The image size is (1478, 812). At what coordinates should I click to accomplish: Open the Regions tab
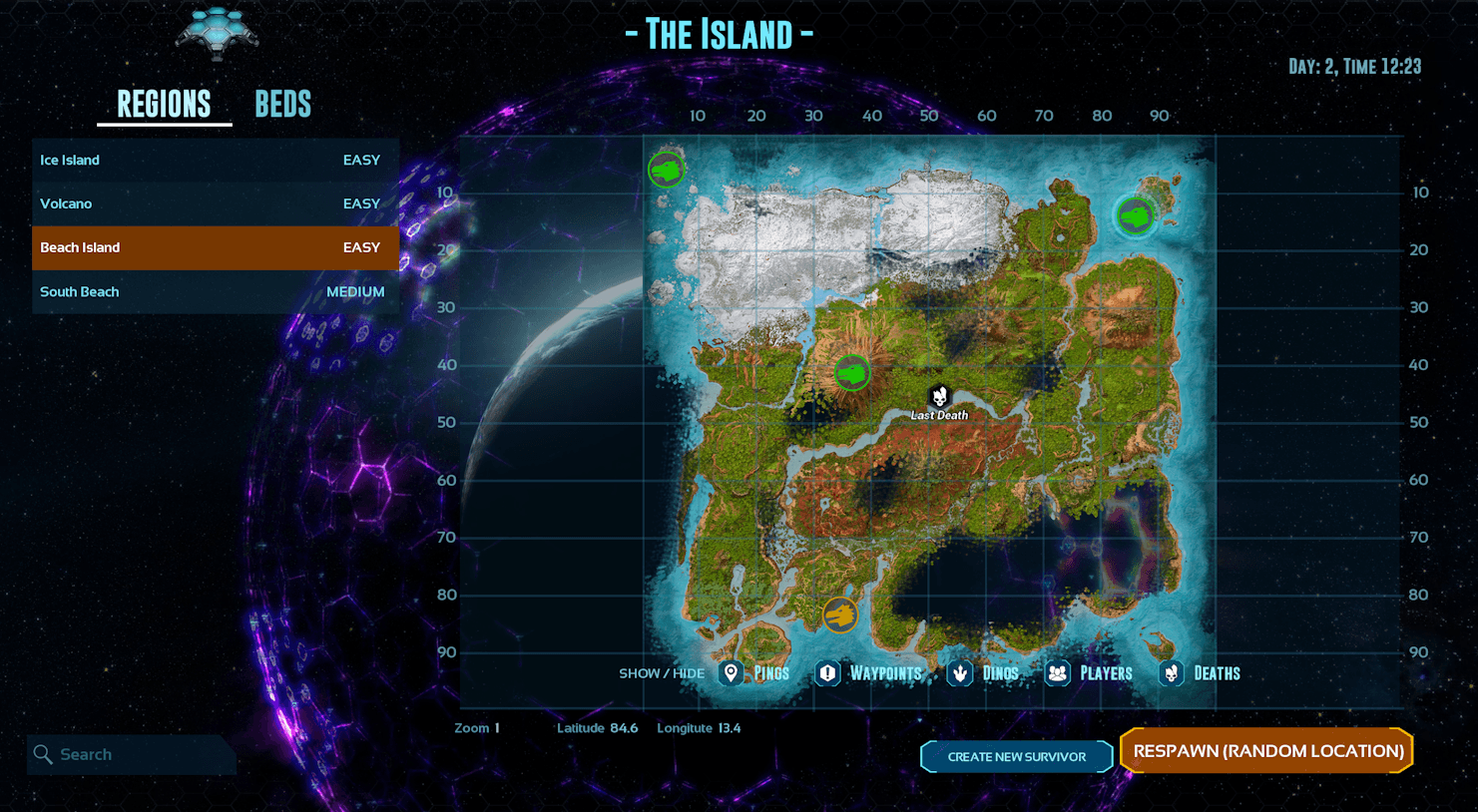[164, 104]
